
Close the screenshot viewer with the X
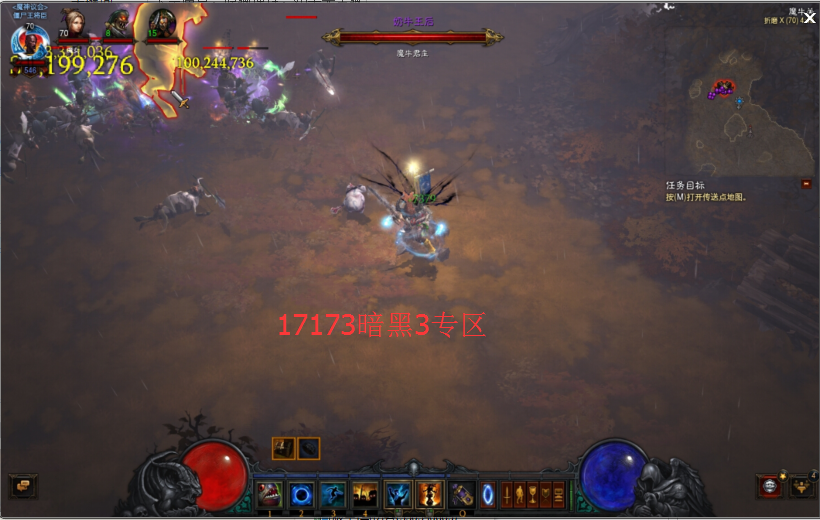(810, 17)
